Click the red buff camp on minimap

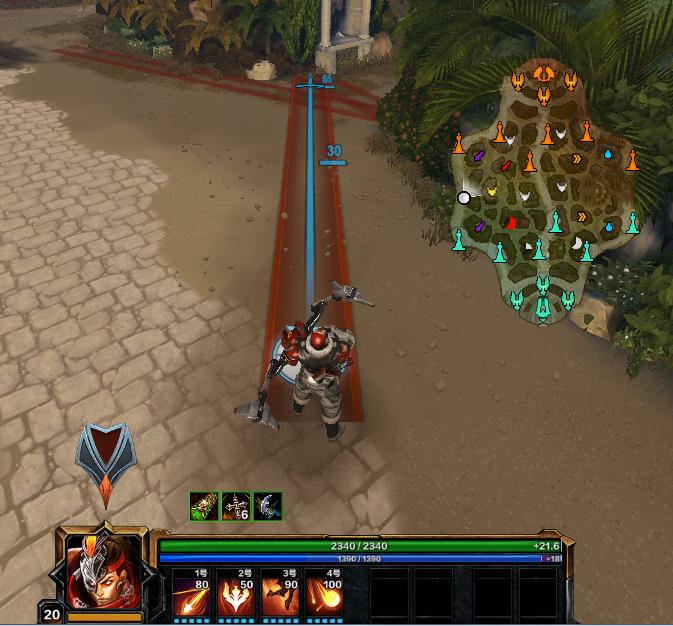511,222
